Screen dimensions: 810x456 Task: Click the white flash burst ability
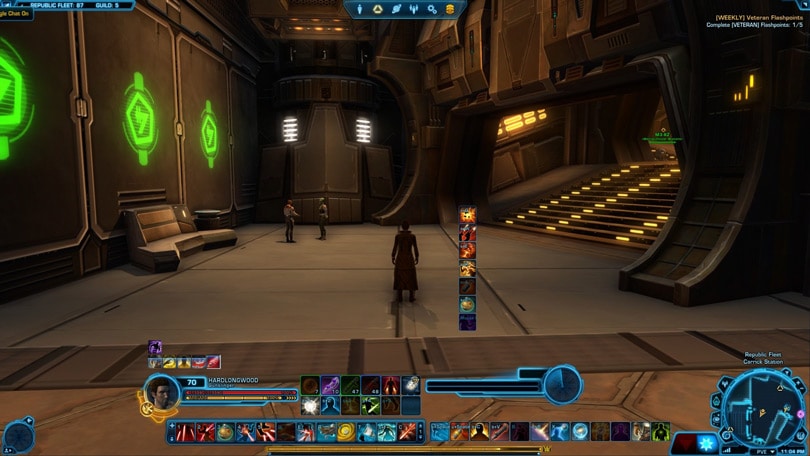tap(310, 406)
